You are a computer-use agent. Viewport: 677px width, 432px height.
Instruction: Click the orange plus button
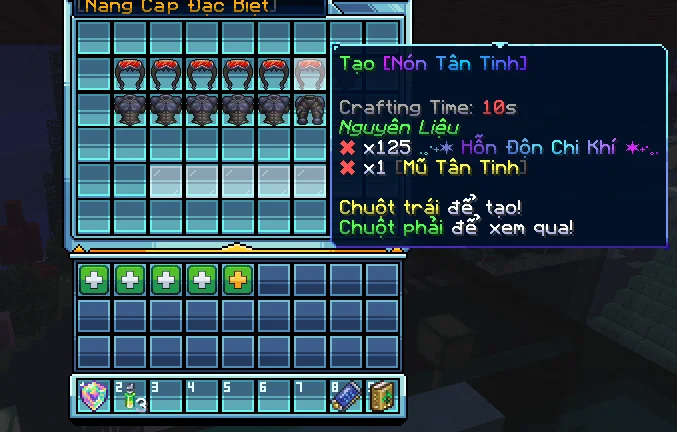pyautogui.click(x=237, y=280)
